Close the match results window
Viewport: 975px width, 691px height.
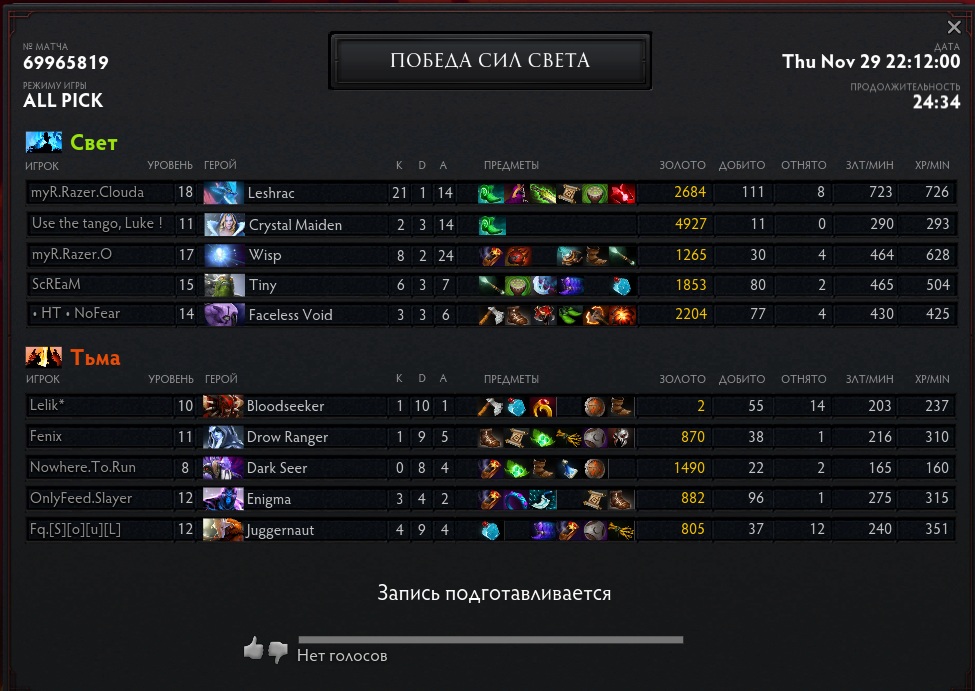tap(954, 28)
